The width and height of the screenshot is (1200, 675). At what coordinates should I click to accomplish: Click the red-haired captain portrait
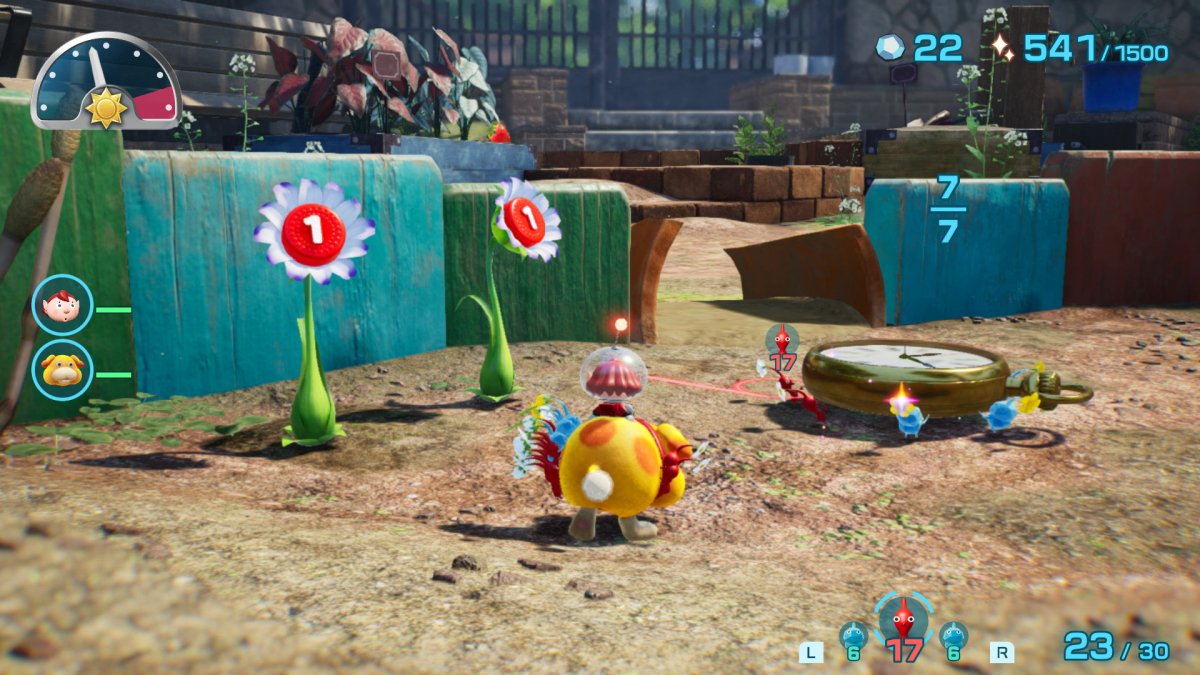[62, 305]
